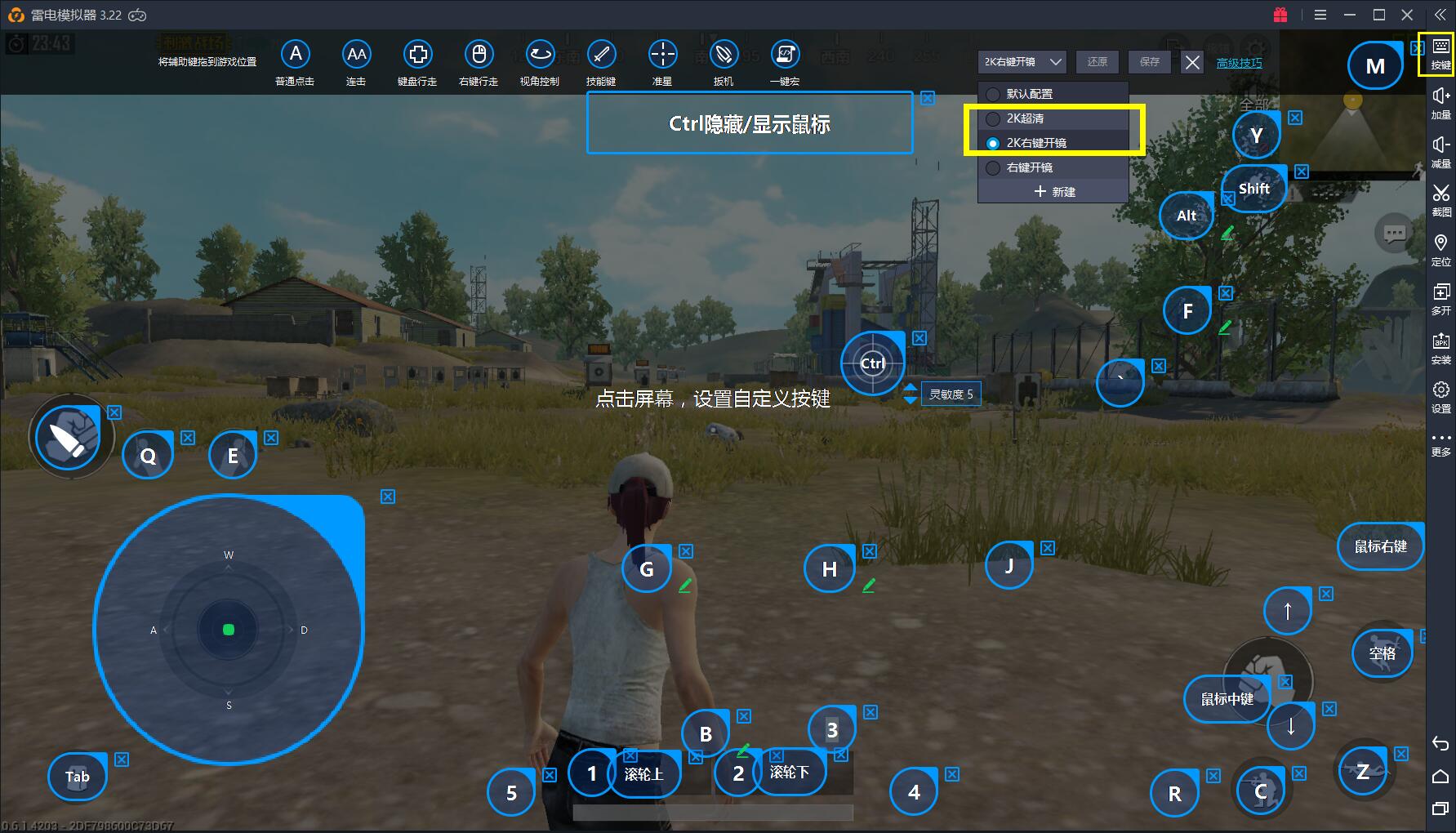
Task: Close the keymap editor toolbar
Action: pyautogui.click(x=1192, y=62)
